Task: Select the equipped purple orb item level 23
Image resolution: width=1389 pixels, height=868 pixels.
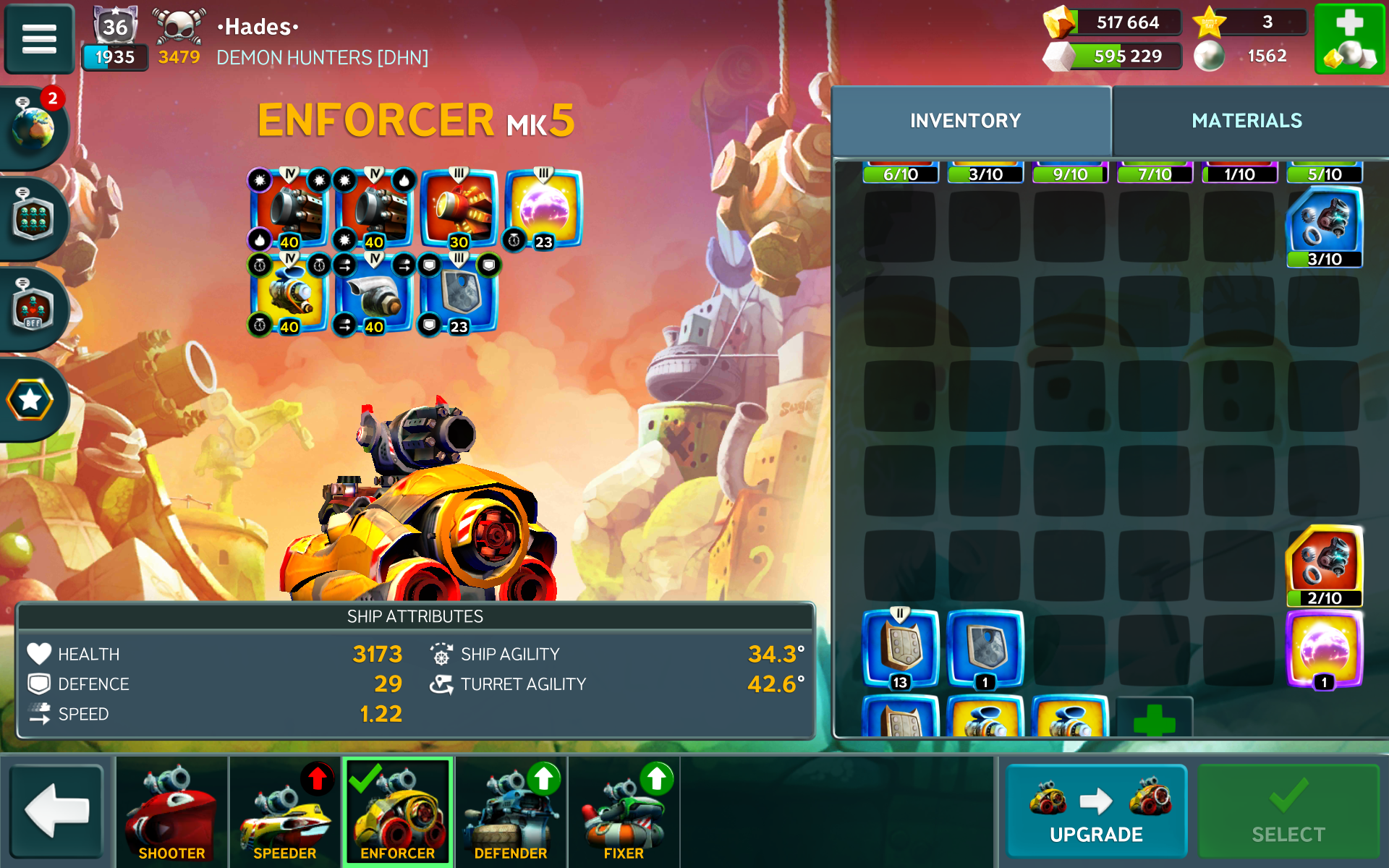Action: coord(543,210)
